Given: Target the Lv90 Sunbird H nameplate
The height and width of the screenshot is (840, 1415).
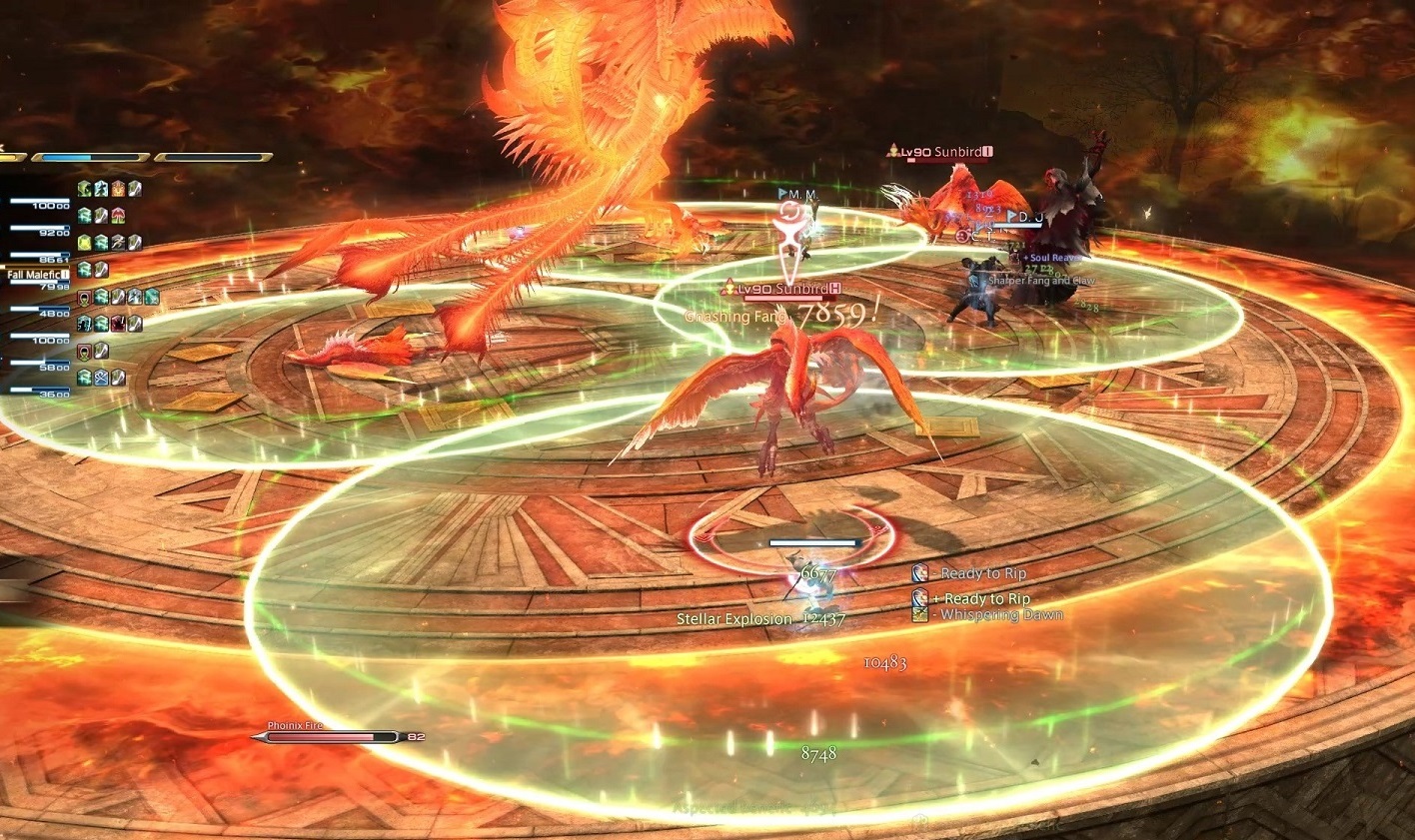Looking at the screenshot, I should (x=786, y=289).
